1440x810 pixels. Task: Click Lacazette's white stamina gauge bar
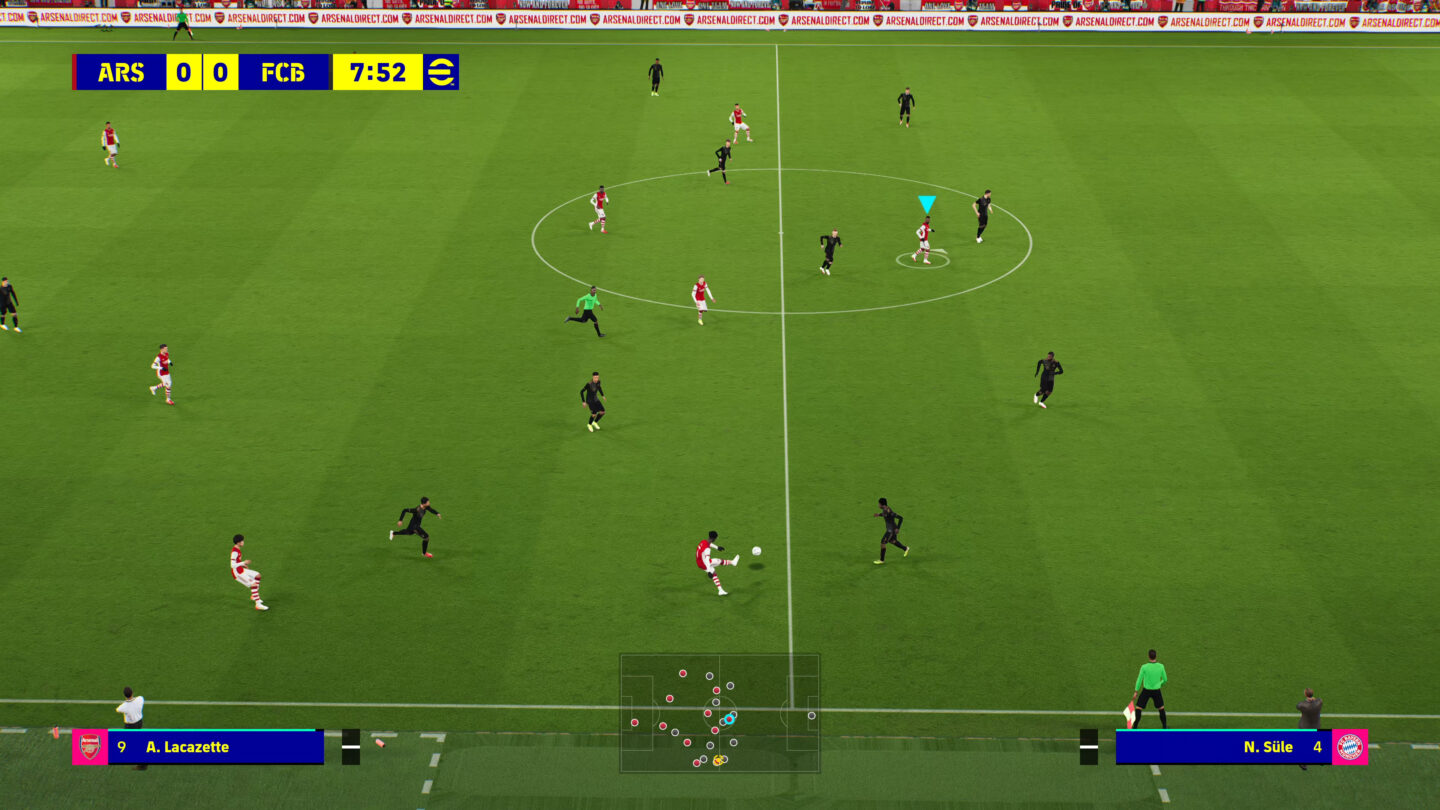coord(351,746)
